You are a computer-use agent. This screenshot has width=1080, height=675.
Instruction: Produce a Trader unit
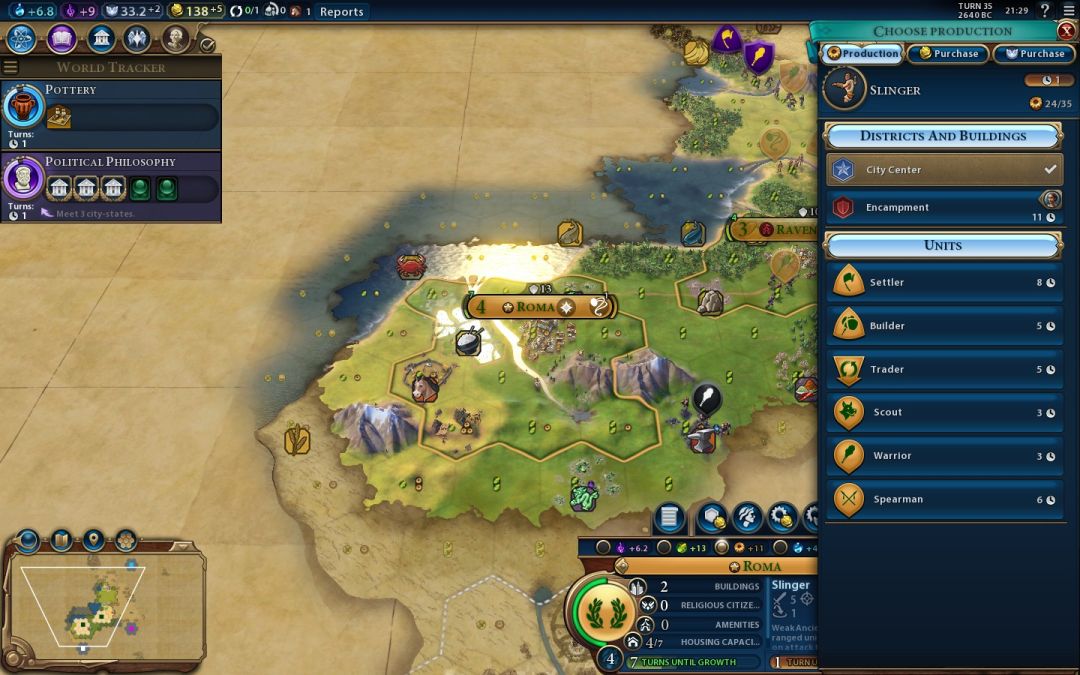(x=943, y=370)
